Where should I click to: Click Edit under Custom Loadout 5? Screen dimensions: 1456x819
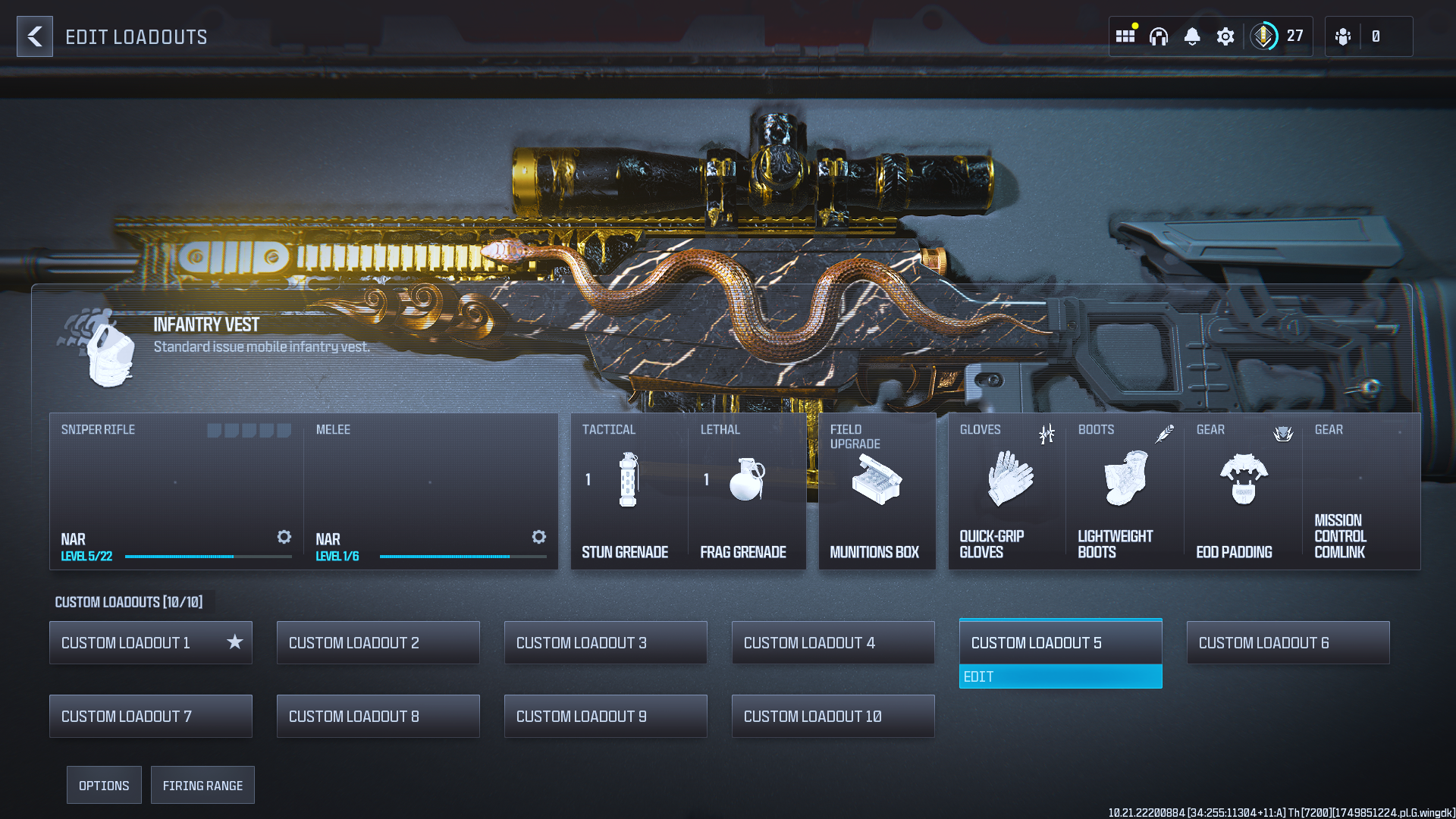[1060, 676]
